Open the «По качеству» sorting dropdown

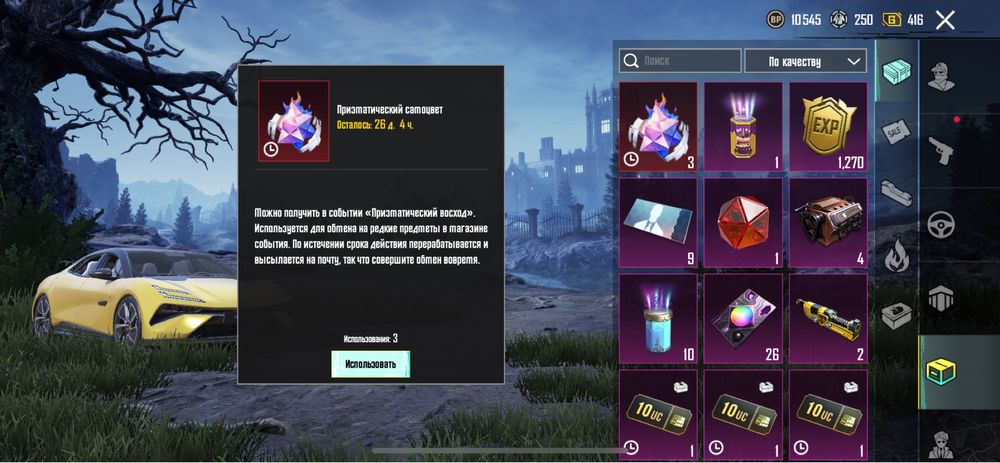[805, 61]
